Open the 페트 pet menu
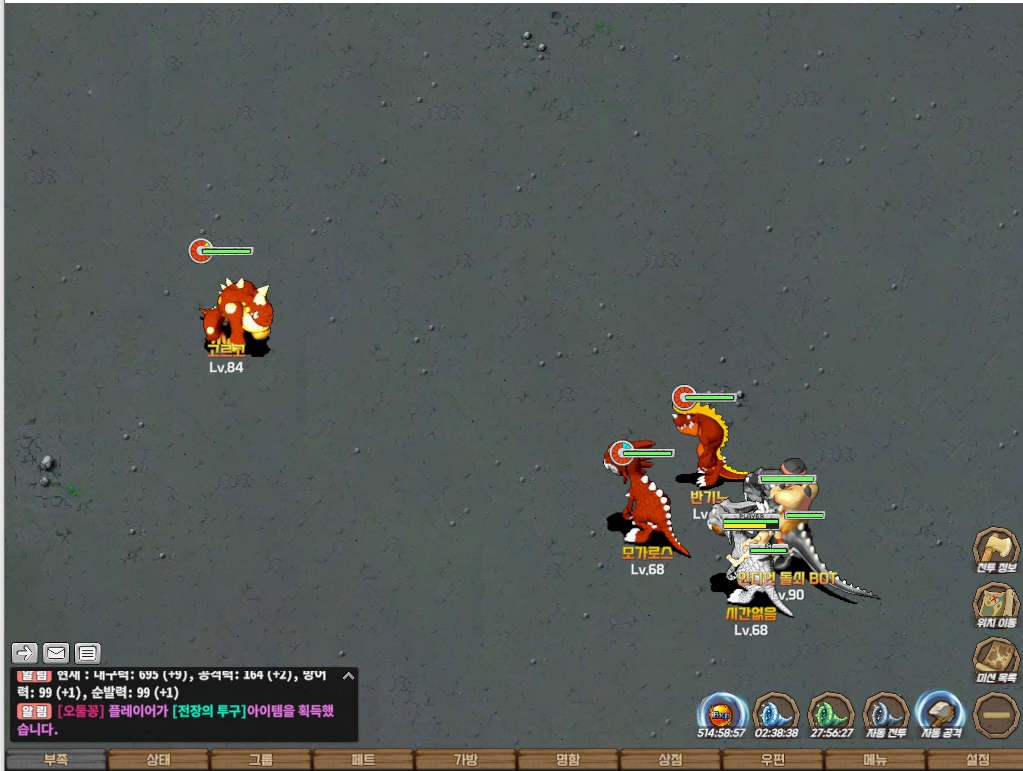This screenshot has width=1023, height=771. click(x=363, y=760)
